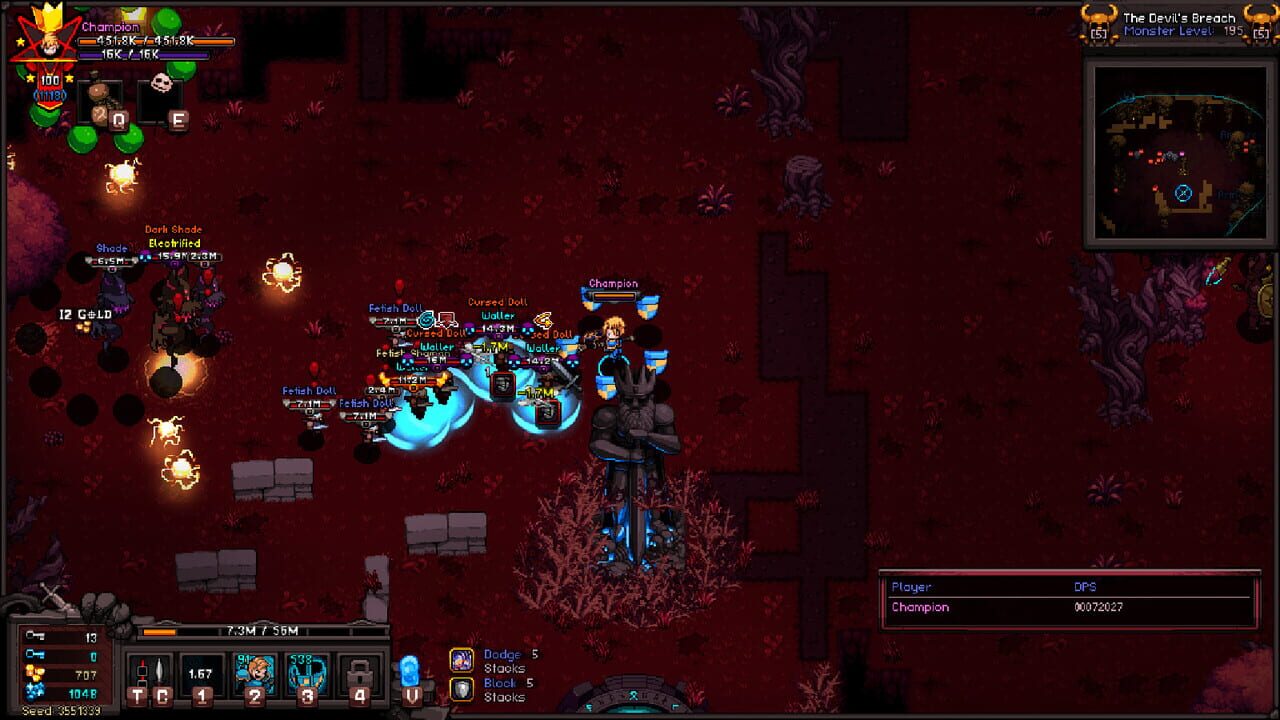Toggle the C slot on the hotbar

pos(160,668)
